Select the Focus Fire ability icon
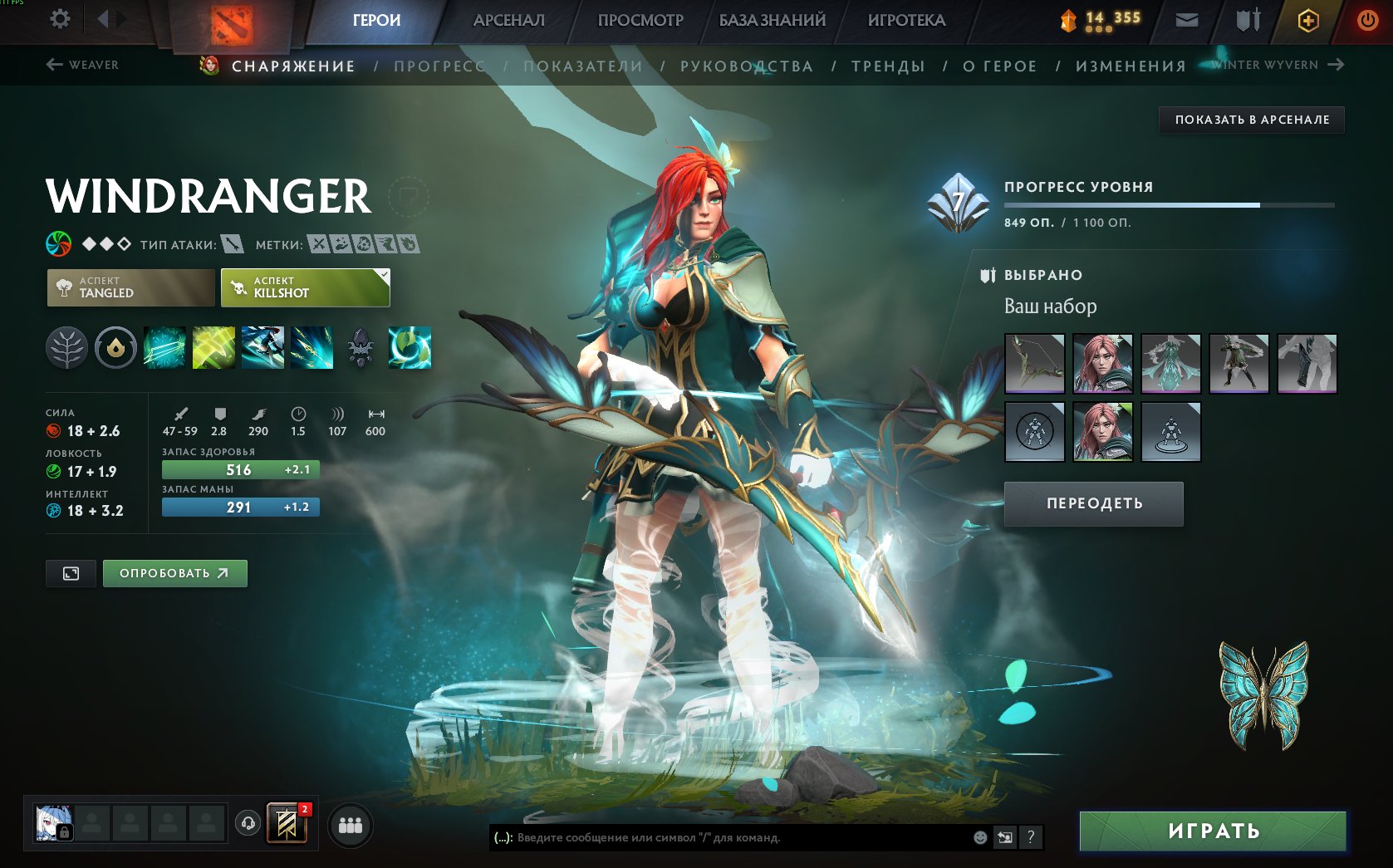 coord(312,347)
